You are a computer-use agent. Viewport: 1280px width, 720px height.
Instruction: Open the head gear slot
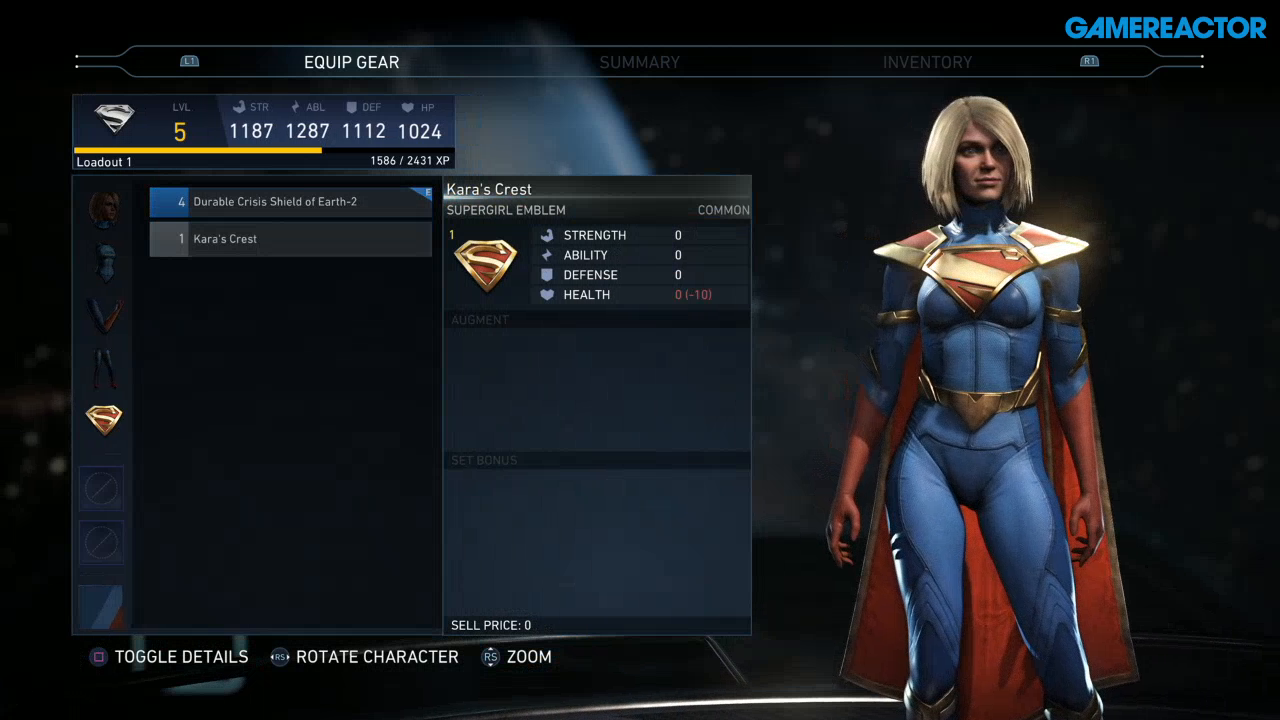(104, 208)
